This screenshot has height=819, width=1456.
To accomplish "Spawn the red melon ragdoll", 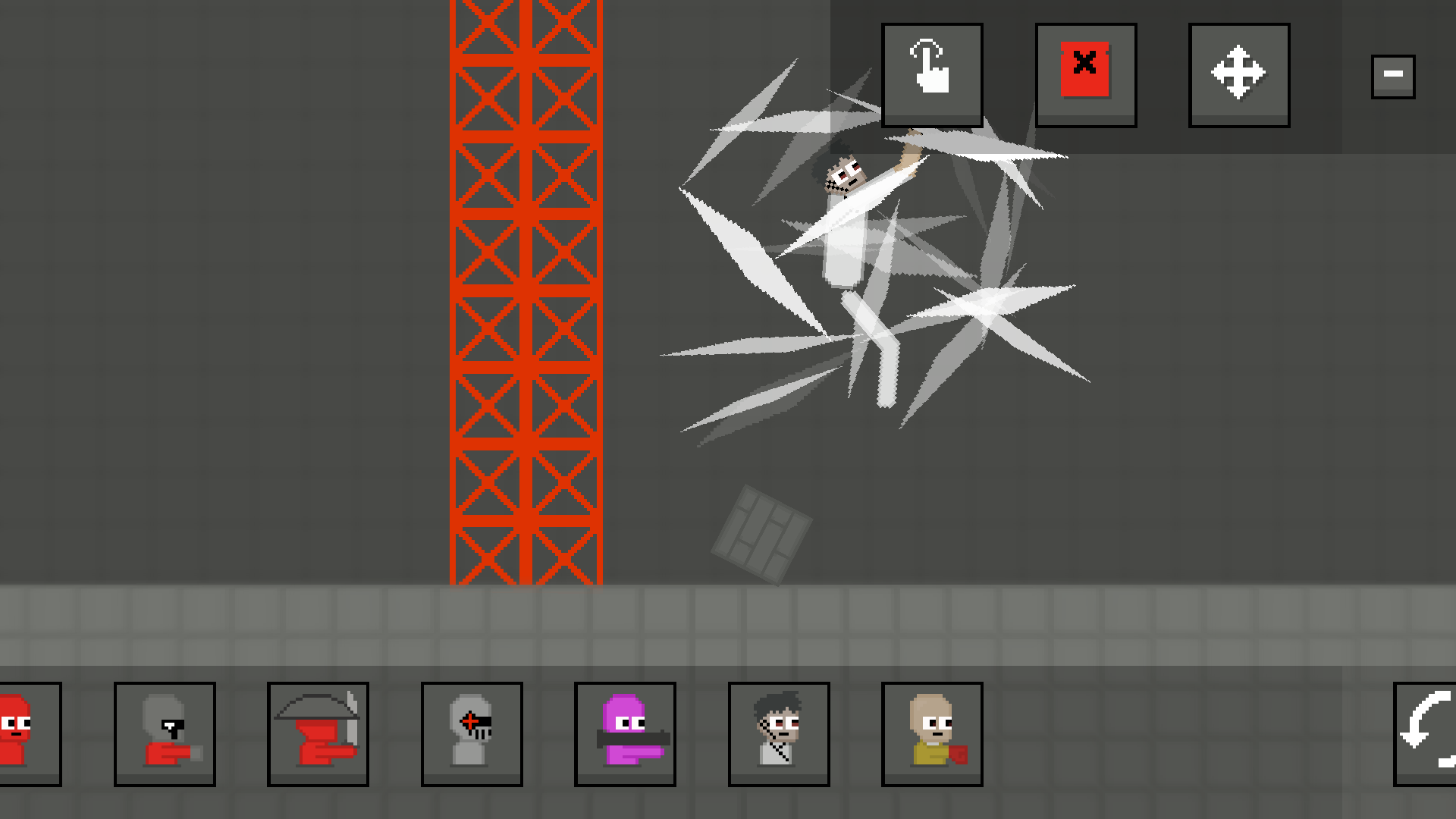I will [x=23, y=732].
